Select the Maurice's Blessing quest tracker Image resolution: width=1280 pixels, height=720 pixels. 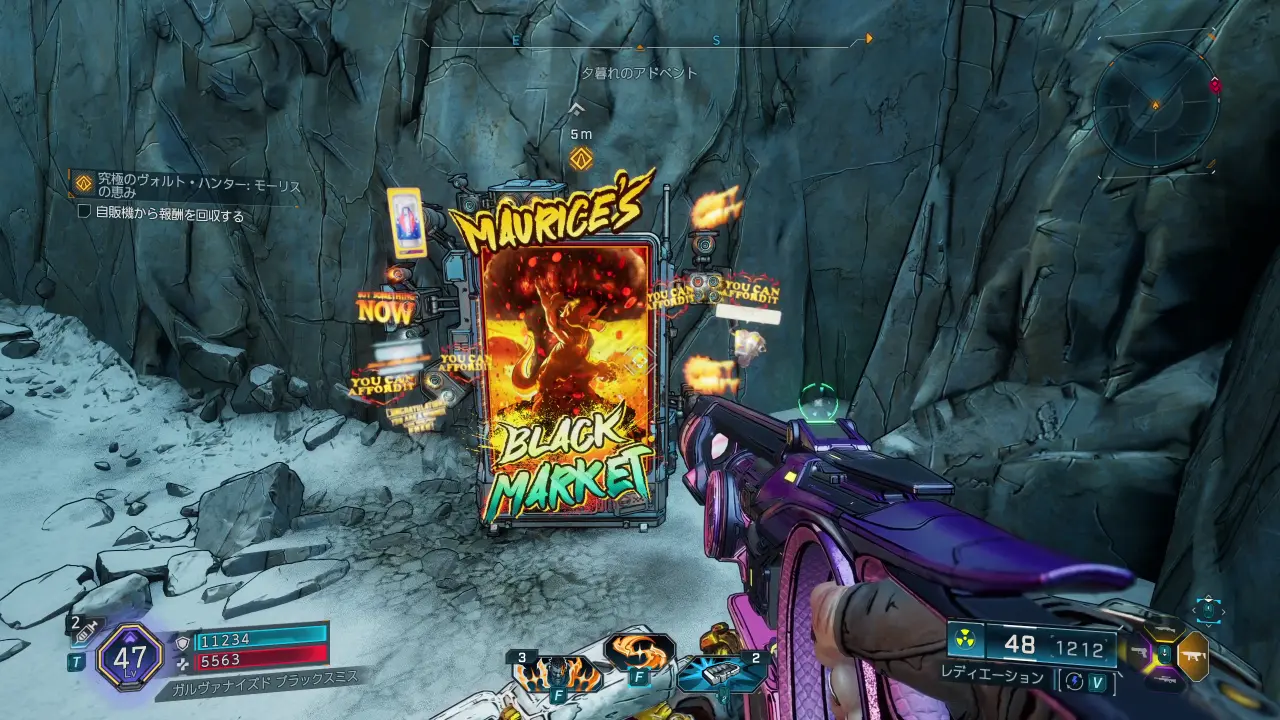190,187
